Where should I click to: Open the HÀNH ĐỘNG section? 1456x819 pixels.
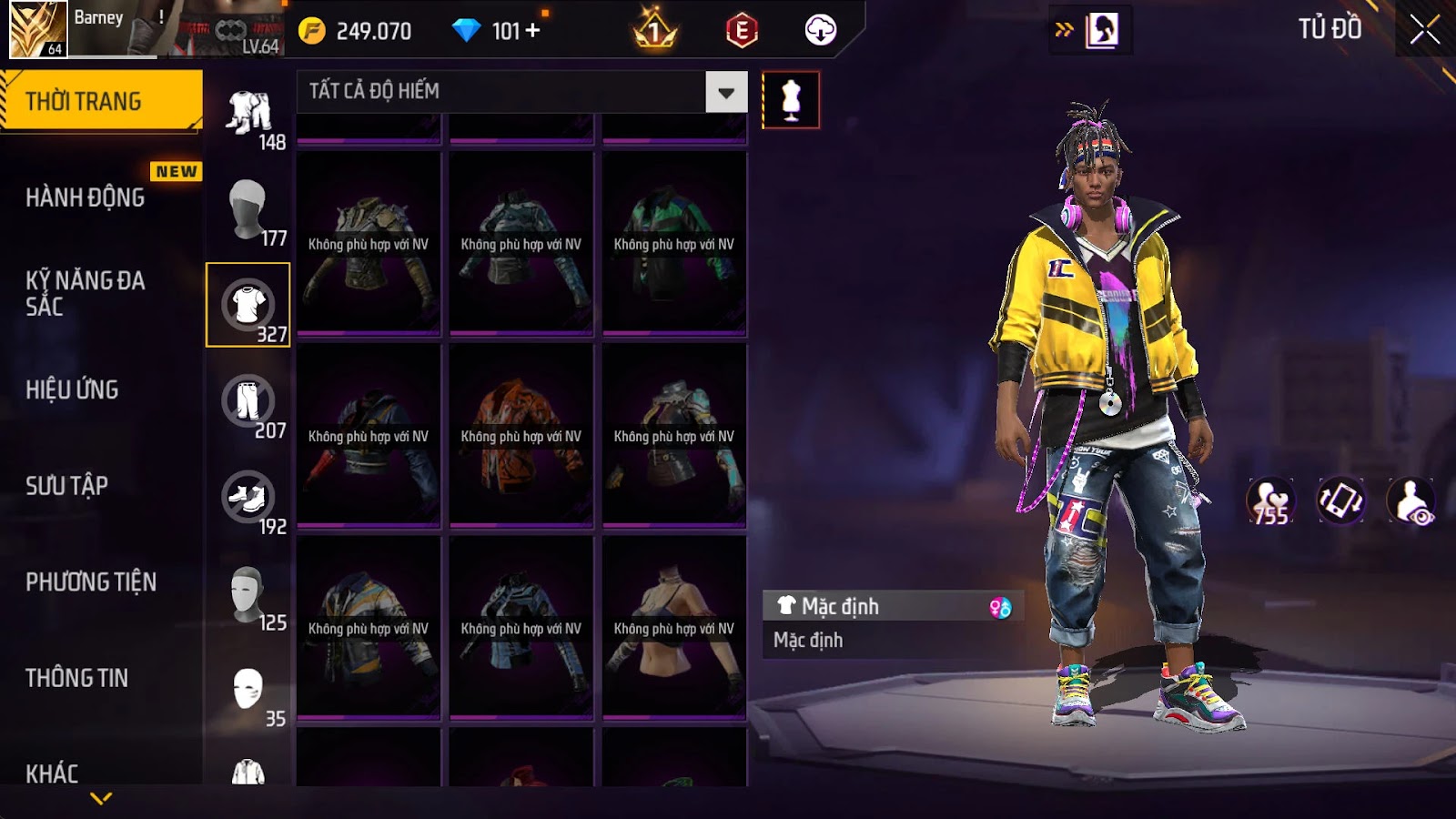click(86, 197)
